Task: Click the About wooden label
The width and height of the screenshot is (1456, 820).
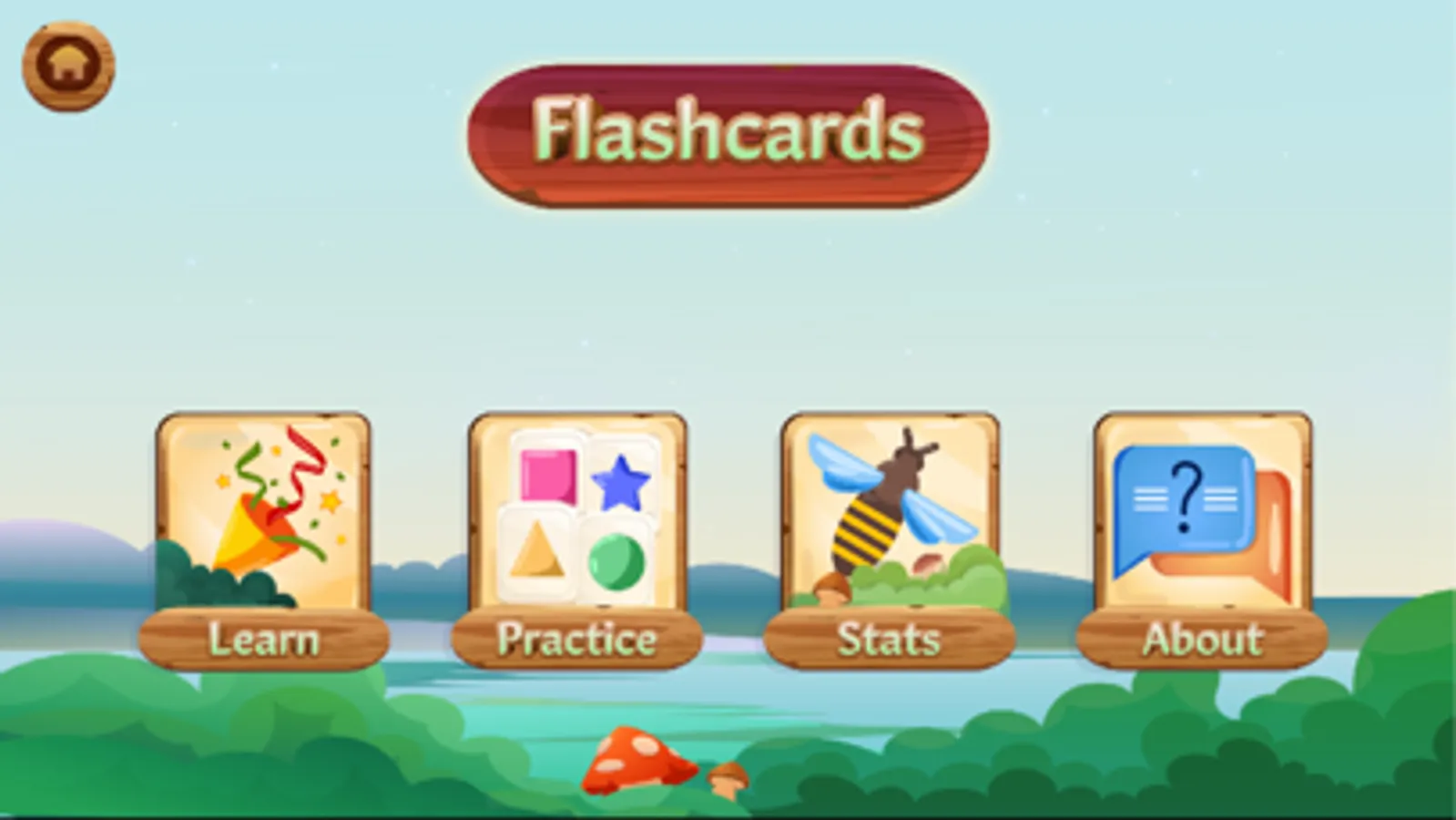Action: [1202, 640]
